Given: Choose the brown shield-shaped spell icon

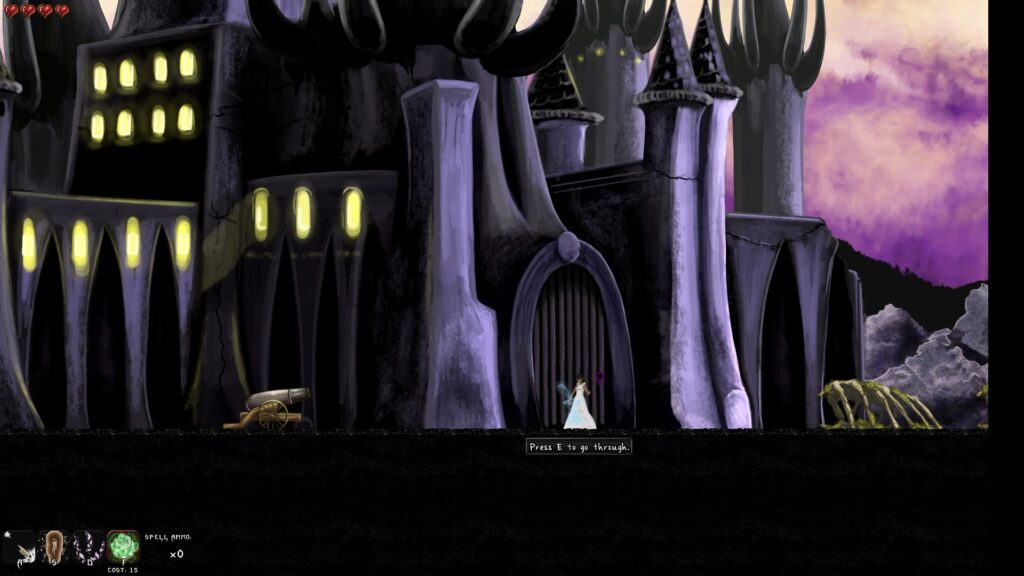Looking at the screenshot, I should [x=54, y=546].
